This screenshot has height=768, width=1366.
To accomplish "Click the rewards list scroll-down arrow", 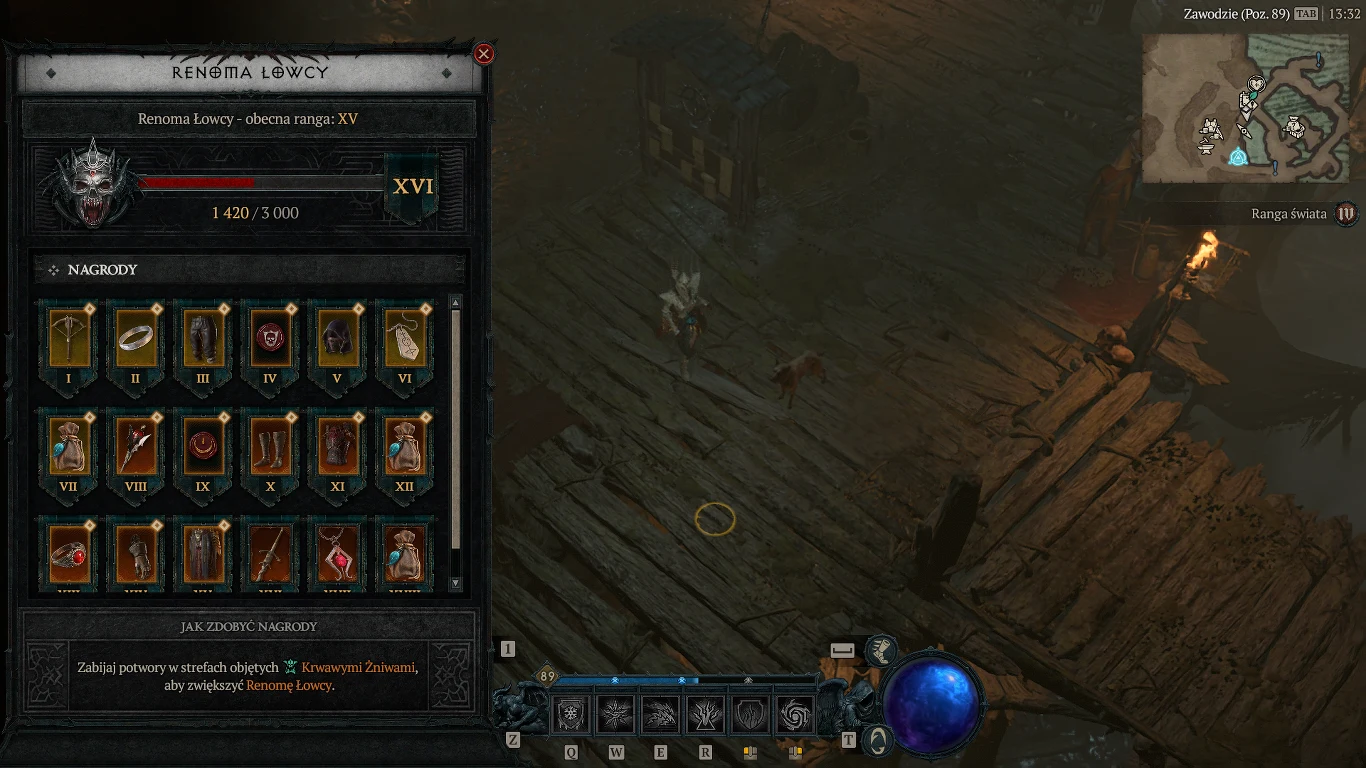I will pyautogui.click(x=456, y=583).
